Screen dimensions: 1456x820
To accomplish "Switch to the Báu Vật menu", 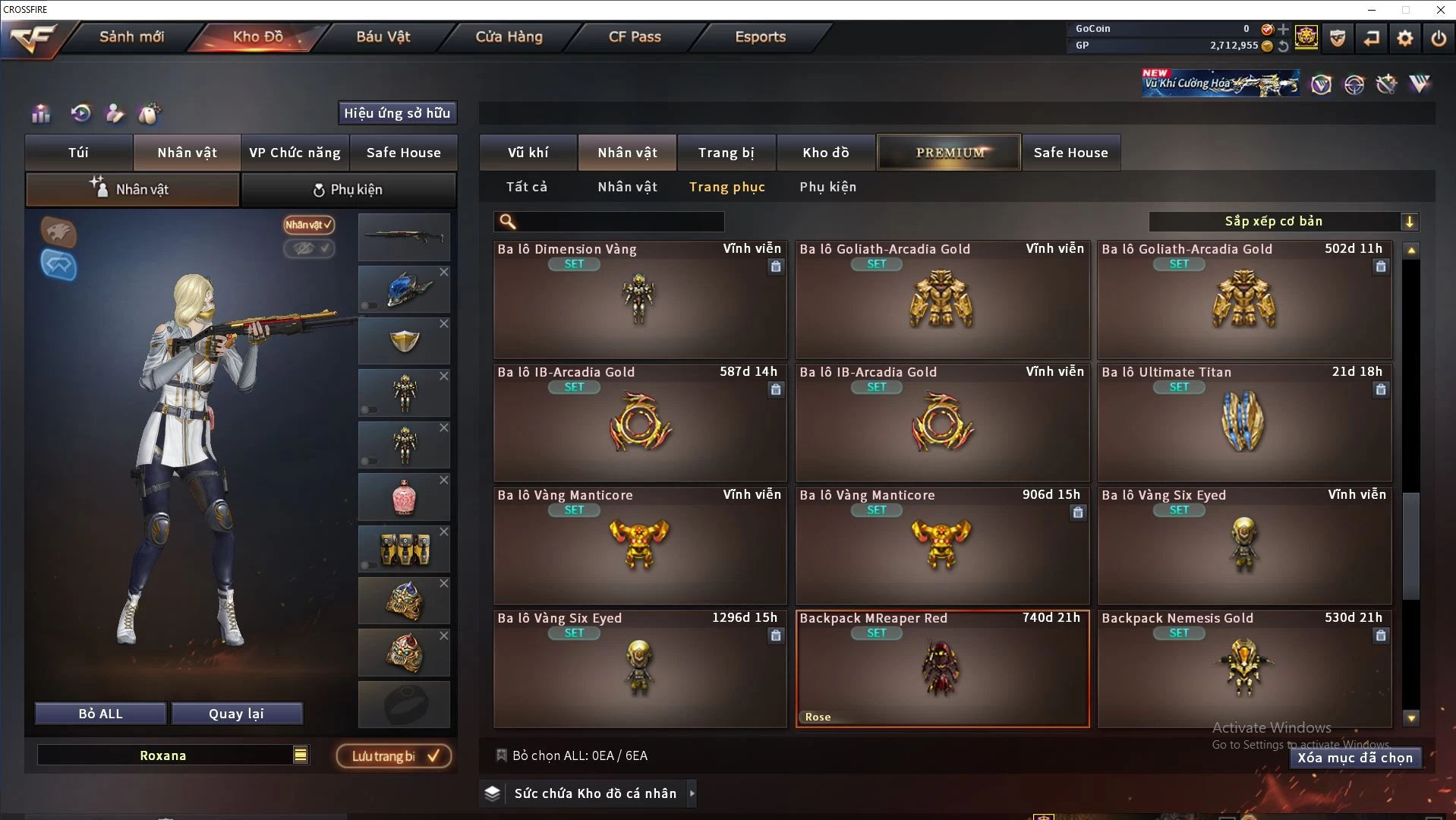I will coord(383,36).
